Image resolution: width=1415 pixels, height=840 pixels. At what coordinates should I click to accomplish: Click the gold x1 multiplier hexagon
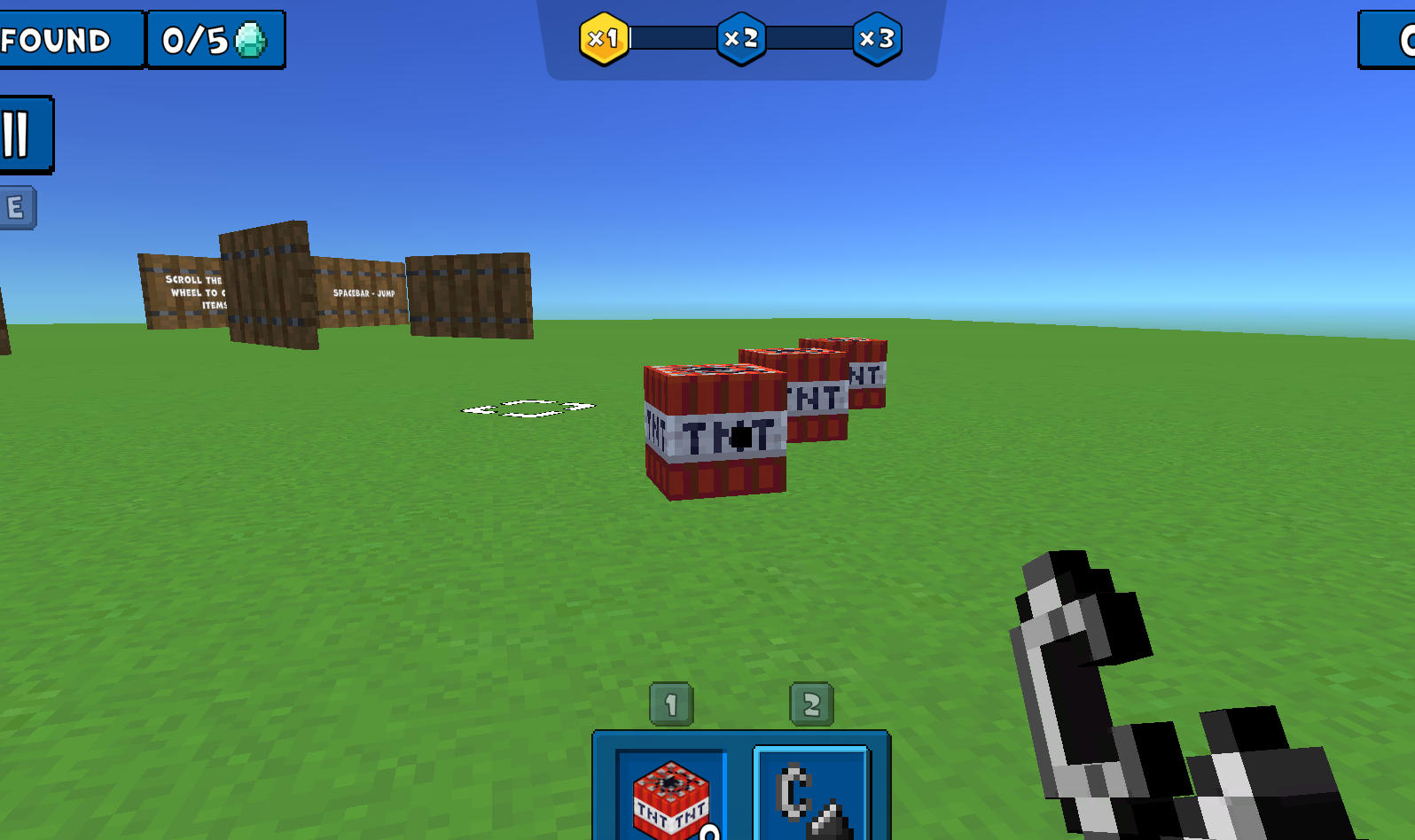tap(604, 39)
